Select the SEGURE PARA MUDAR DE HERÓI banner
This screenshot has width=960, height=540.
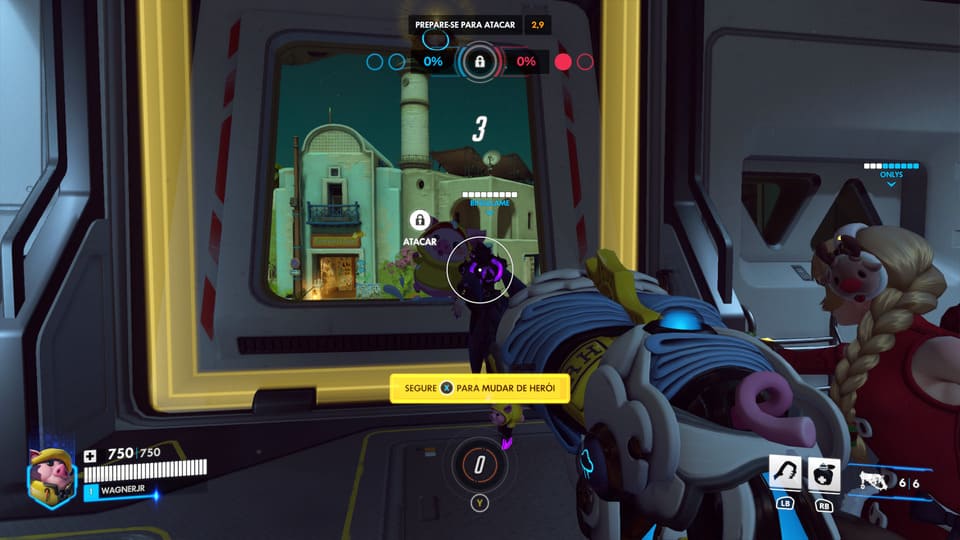(x=480, y=387)
